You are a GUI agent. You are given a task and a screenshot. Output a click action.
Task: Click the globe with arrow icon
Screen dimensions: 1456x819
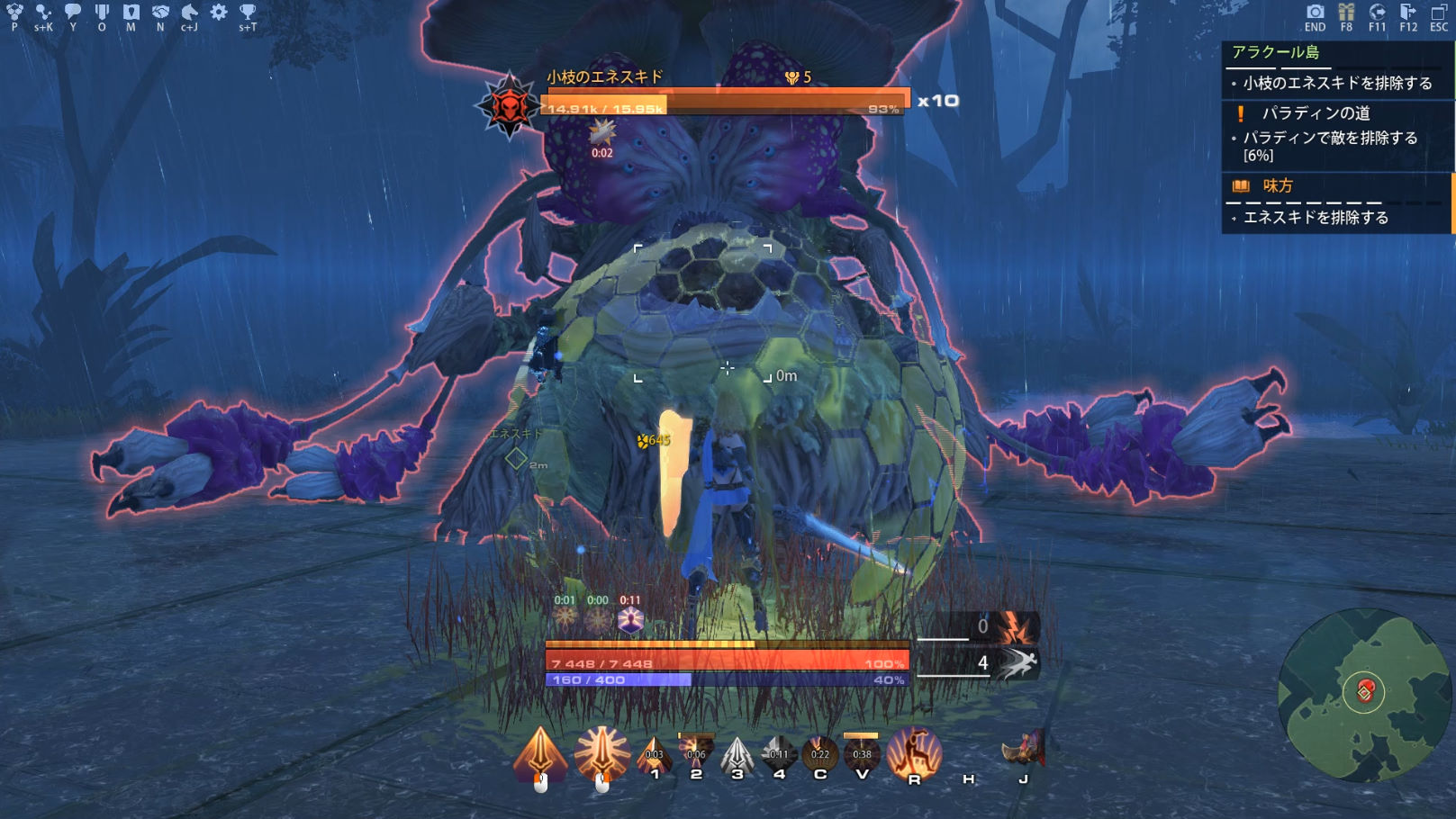click(1377, 12)
